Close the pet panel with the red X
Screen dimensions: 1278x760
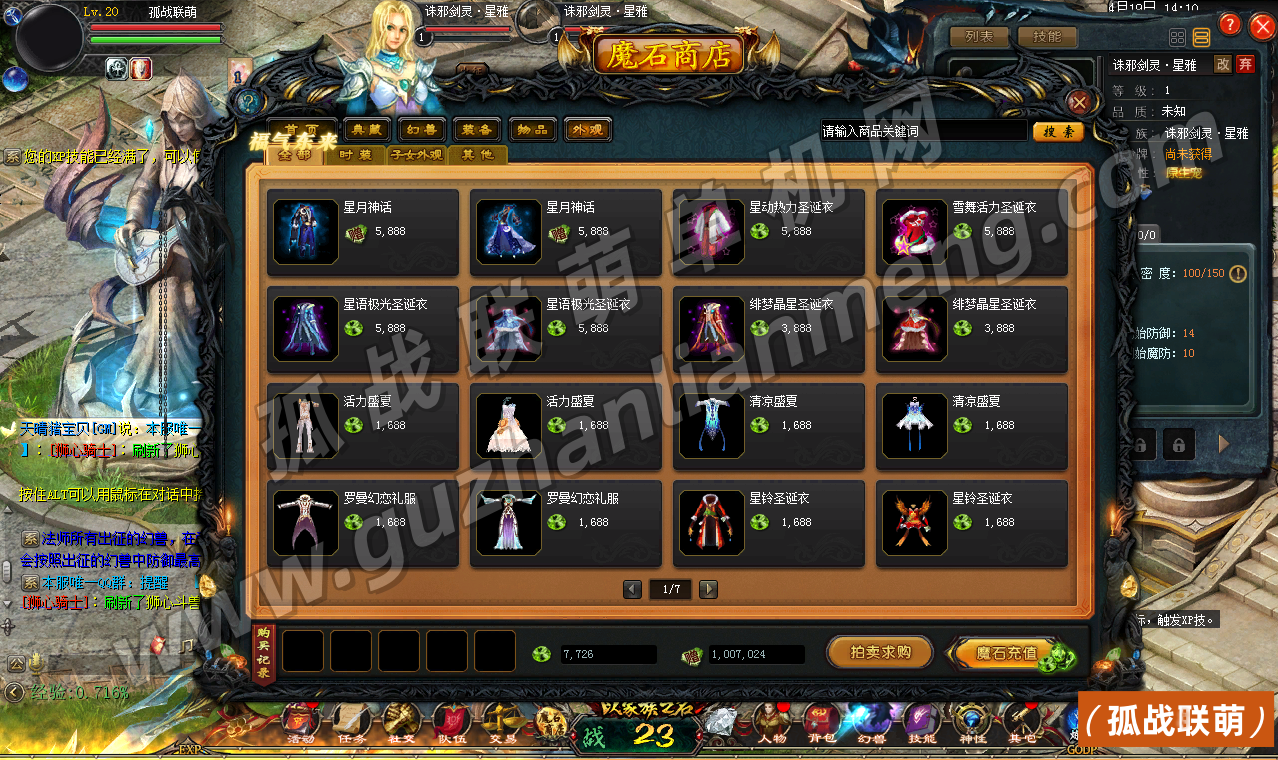1257,25
